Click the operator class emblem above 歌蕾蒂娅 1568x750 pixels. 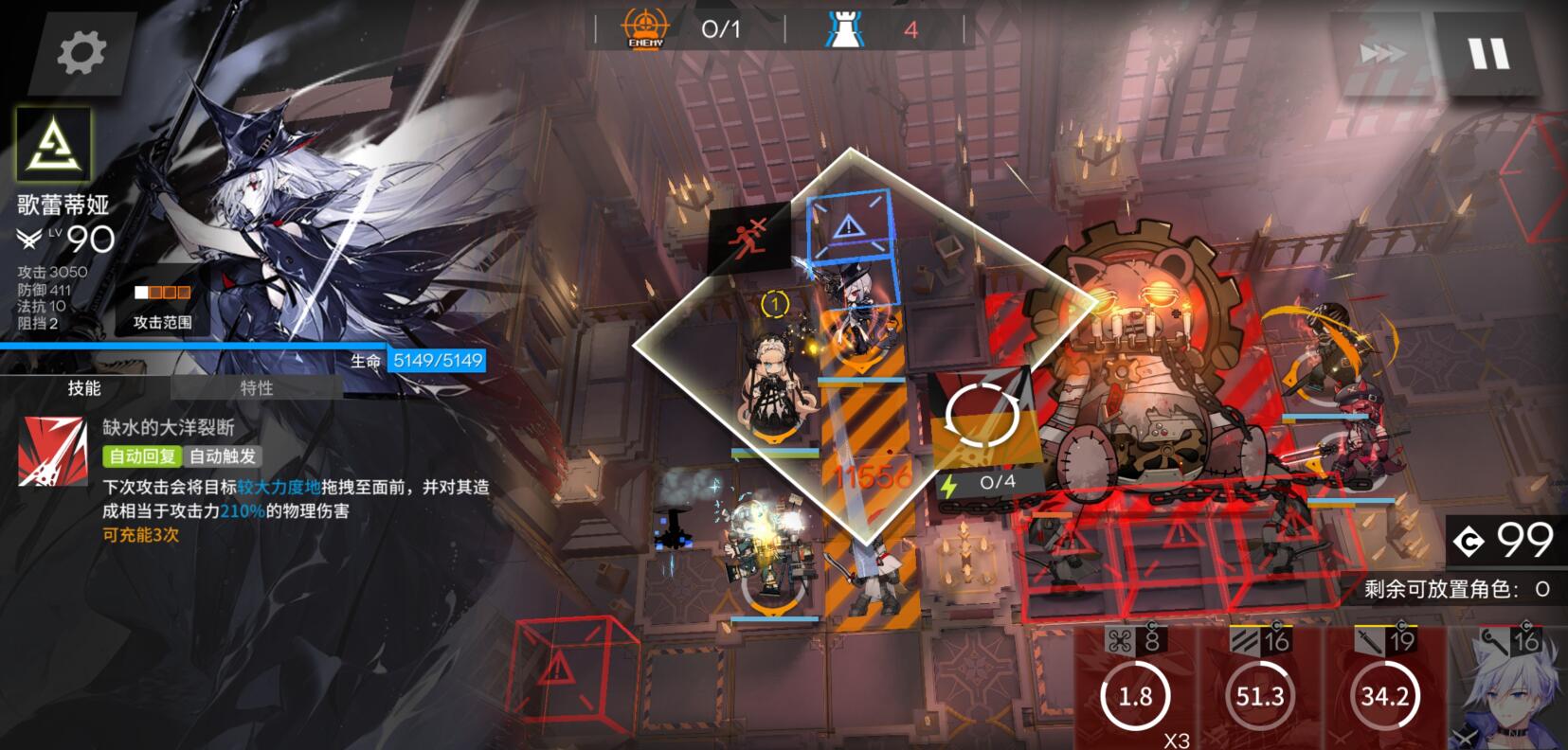pyautogui.click(x=53, y=145)
